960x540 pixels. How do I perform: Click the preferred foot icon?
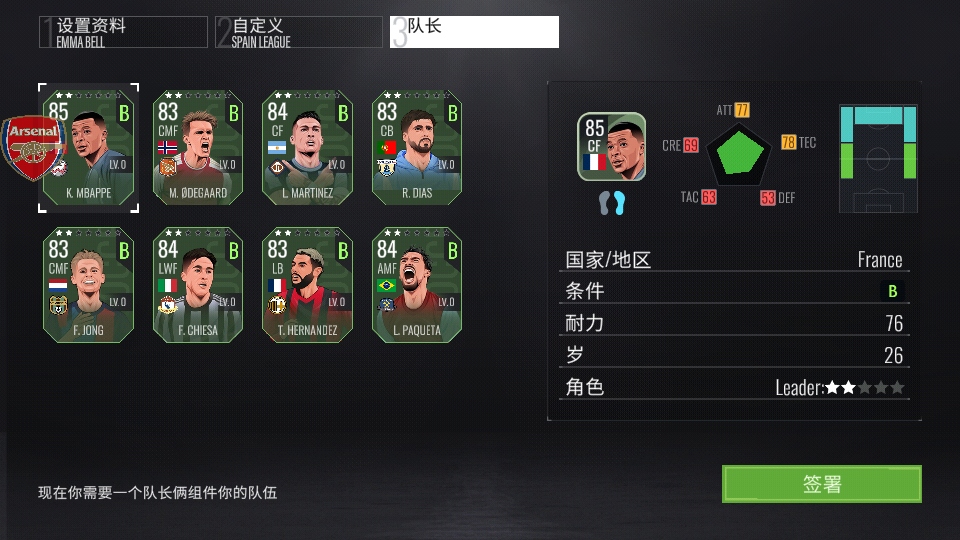pos(611,203)
